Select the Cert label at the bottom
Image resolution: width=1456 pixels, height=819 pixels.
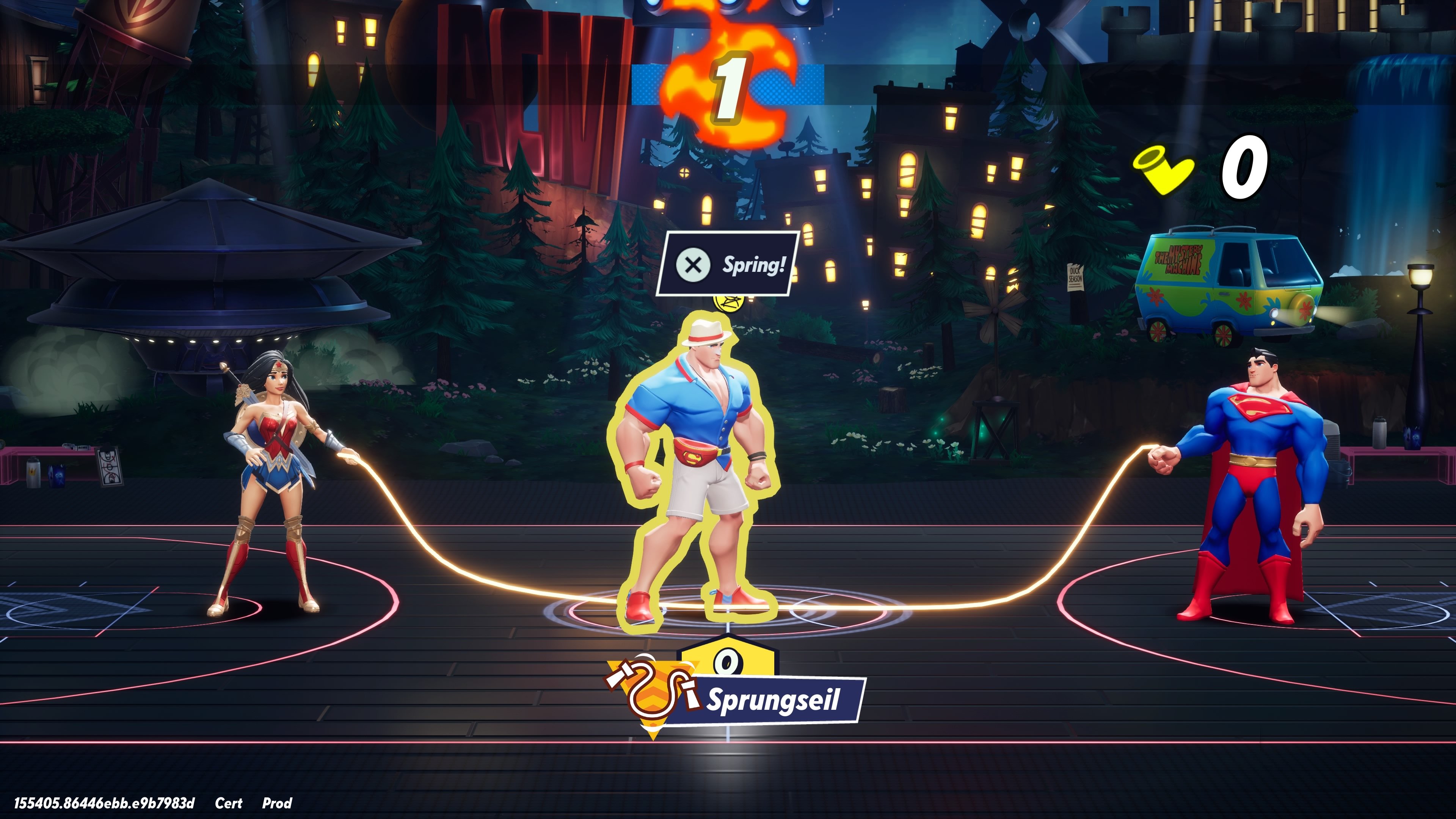click(229, 803)
